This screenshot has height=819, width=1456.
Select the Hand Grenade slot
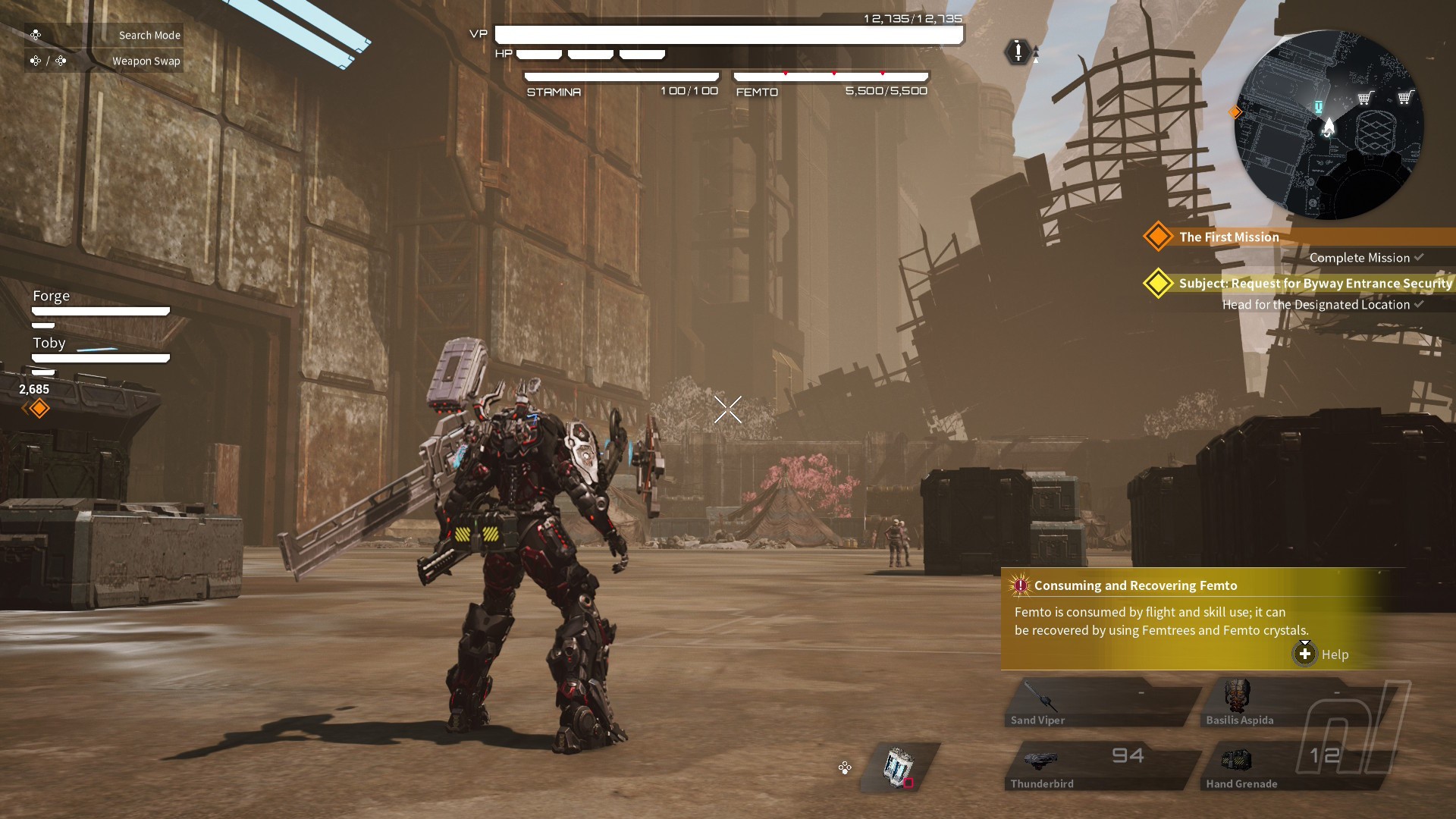1295,767
